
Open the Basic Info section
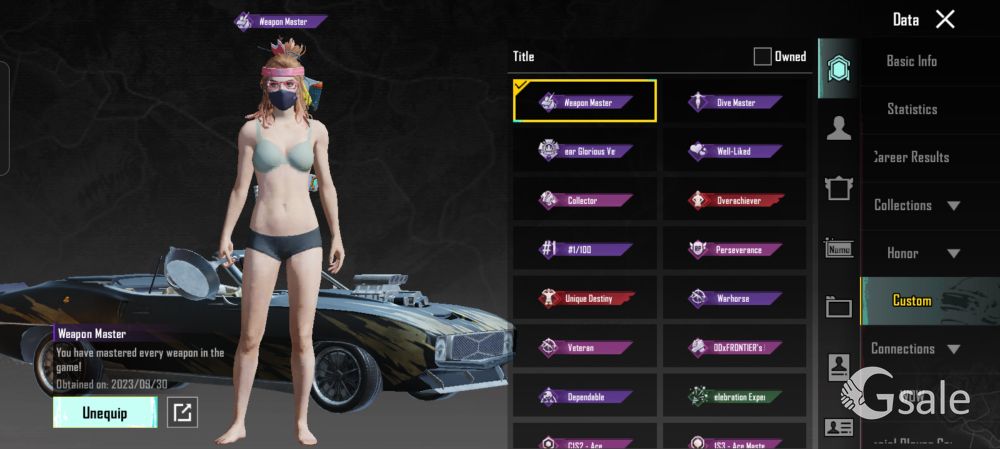click(911, 61)
